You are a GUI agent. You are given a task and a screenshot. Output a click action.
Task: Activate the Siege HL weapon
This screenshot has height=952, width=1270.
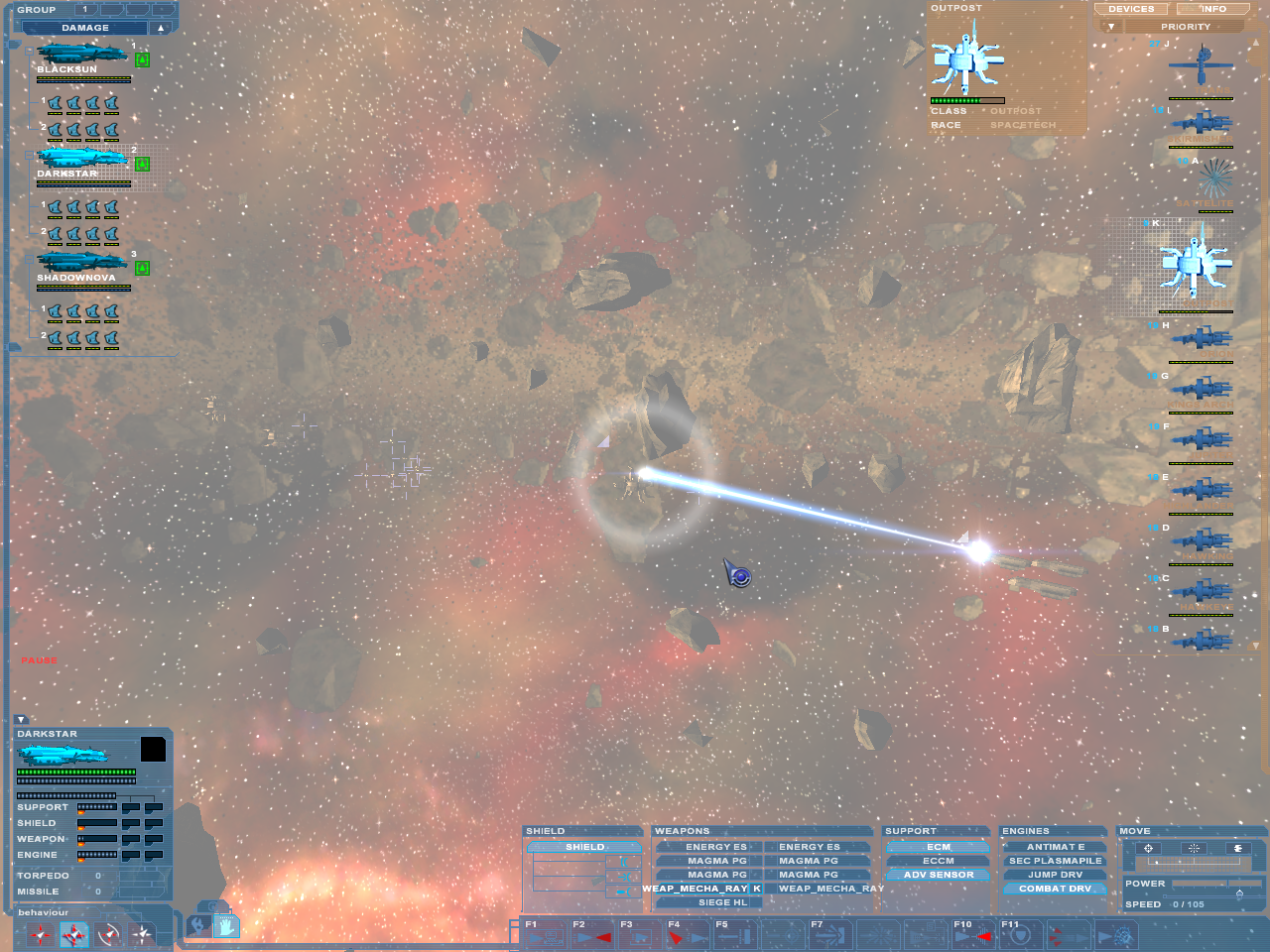[722, 902]
